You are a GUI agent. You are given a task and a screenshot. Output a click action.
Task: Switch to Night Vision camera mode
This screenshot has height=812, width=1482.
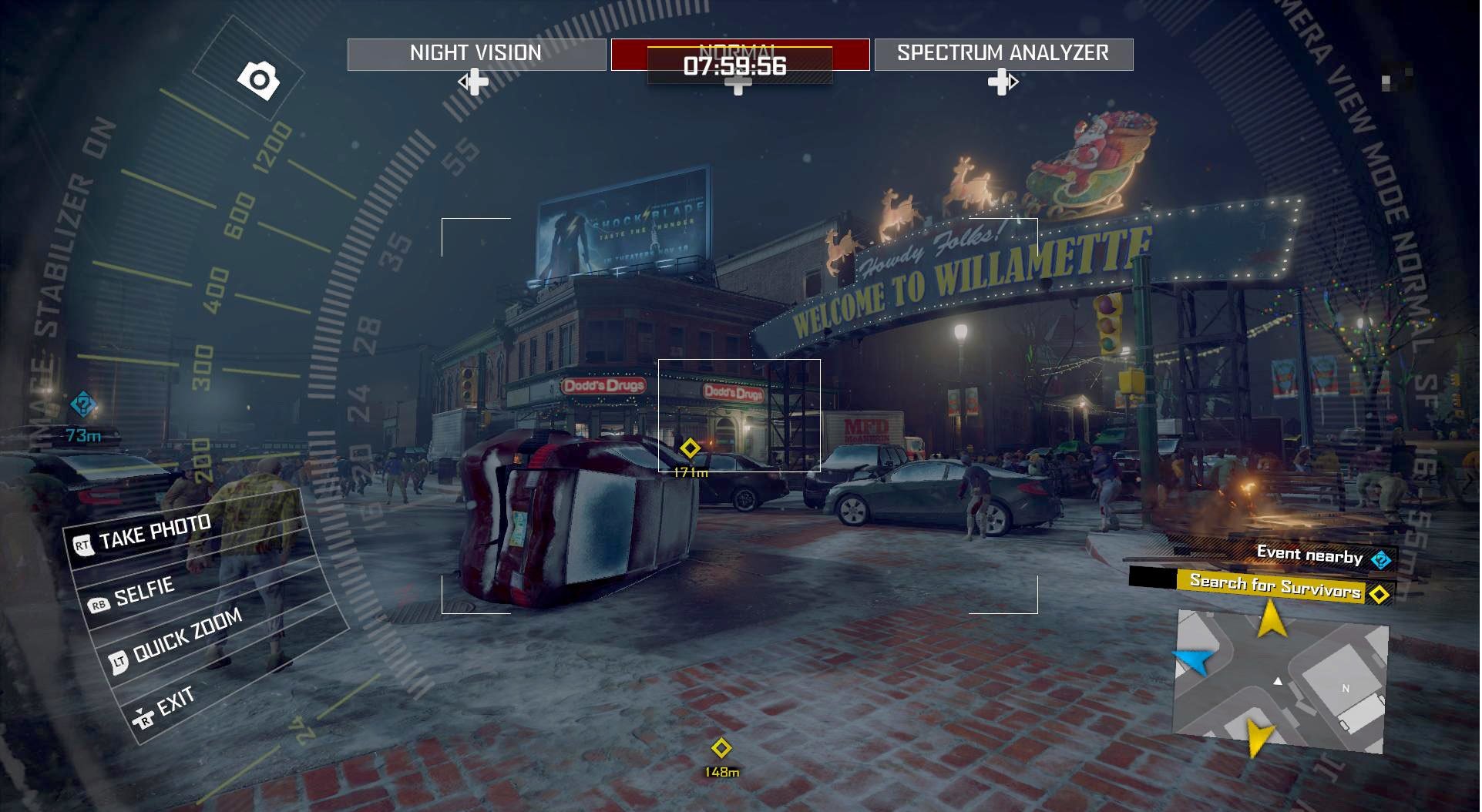pyautogui.click(x=476, y=54)
